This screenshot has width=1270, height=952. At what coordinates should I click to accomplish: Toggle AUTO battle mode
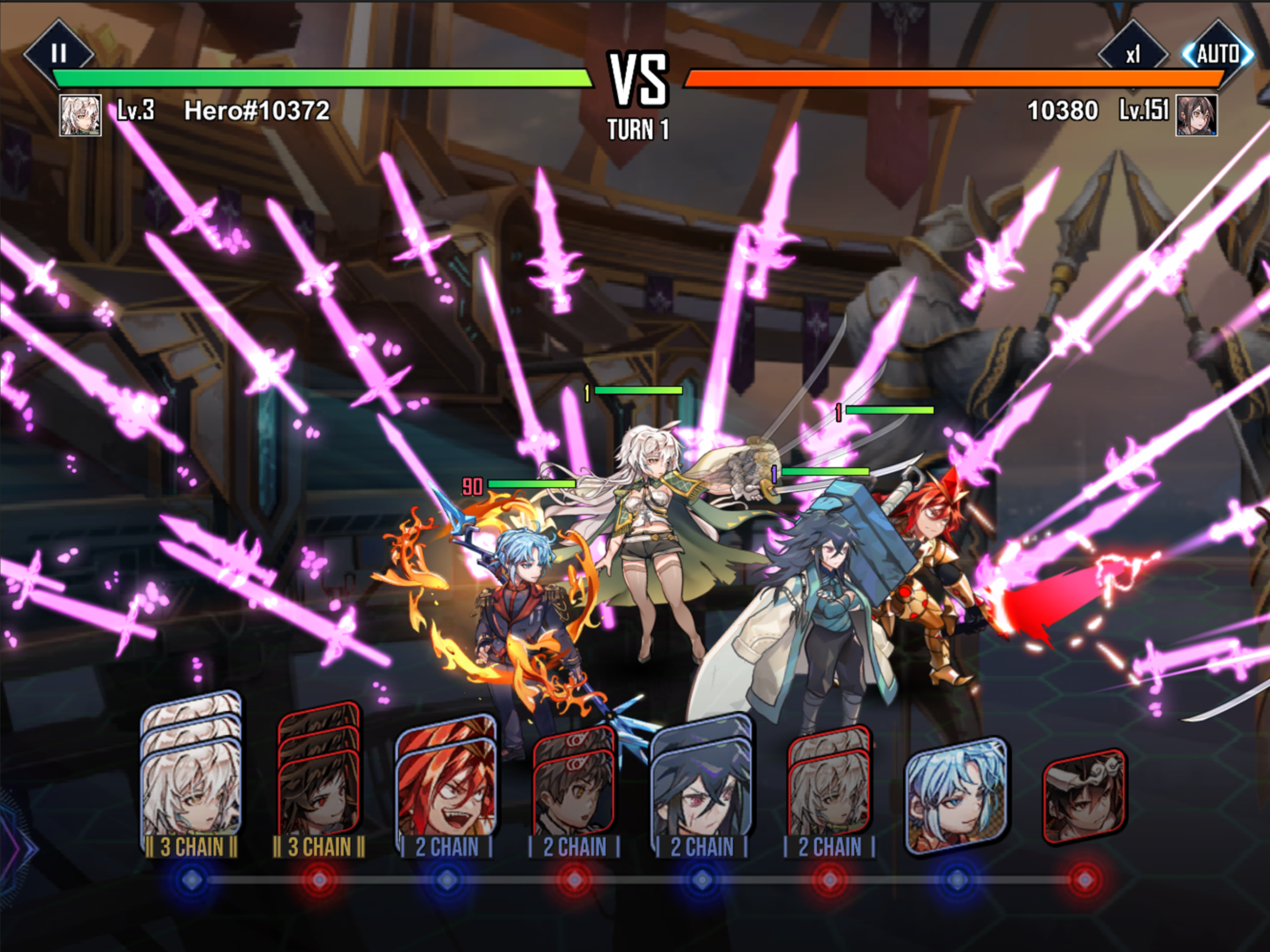[1217, 54]
